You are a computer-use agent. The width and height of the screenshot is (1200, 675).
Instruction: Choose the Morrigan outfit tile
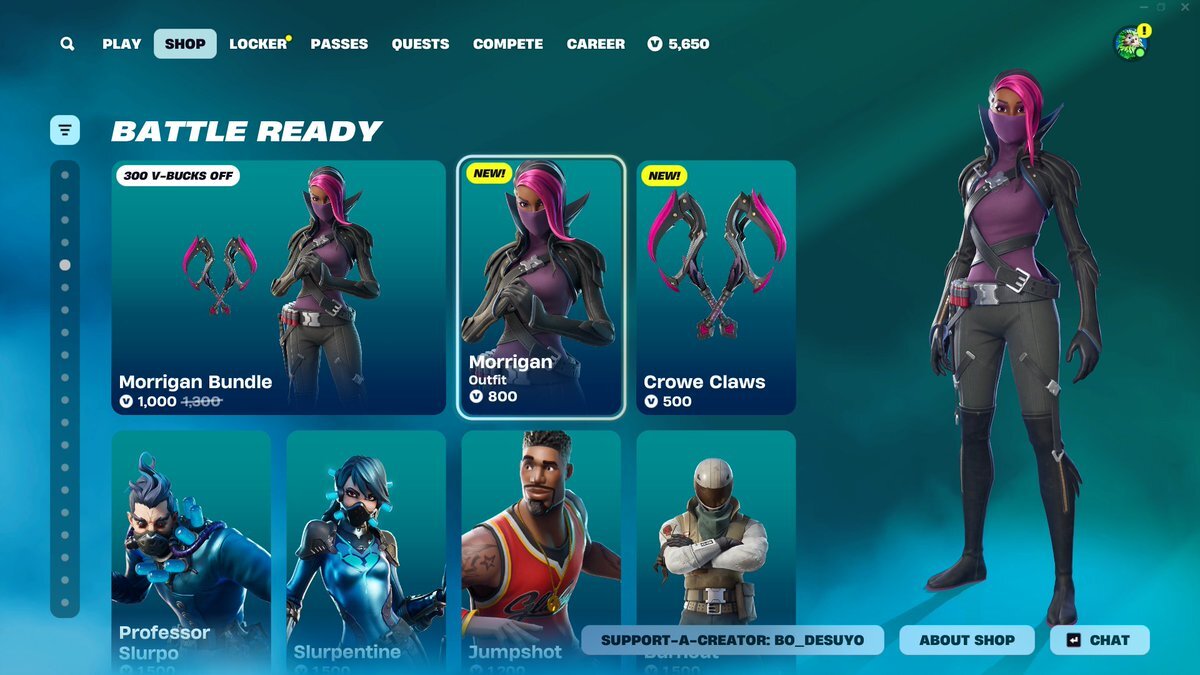pyautogui.click(x=541, y=288)
